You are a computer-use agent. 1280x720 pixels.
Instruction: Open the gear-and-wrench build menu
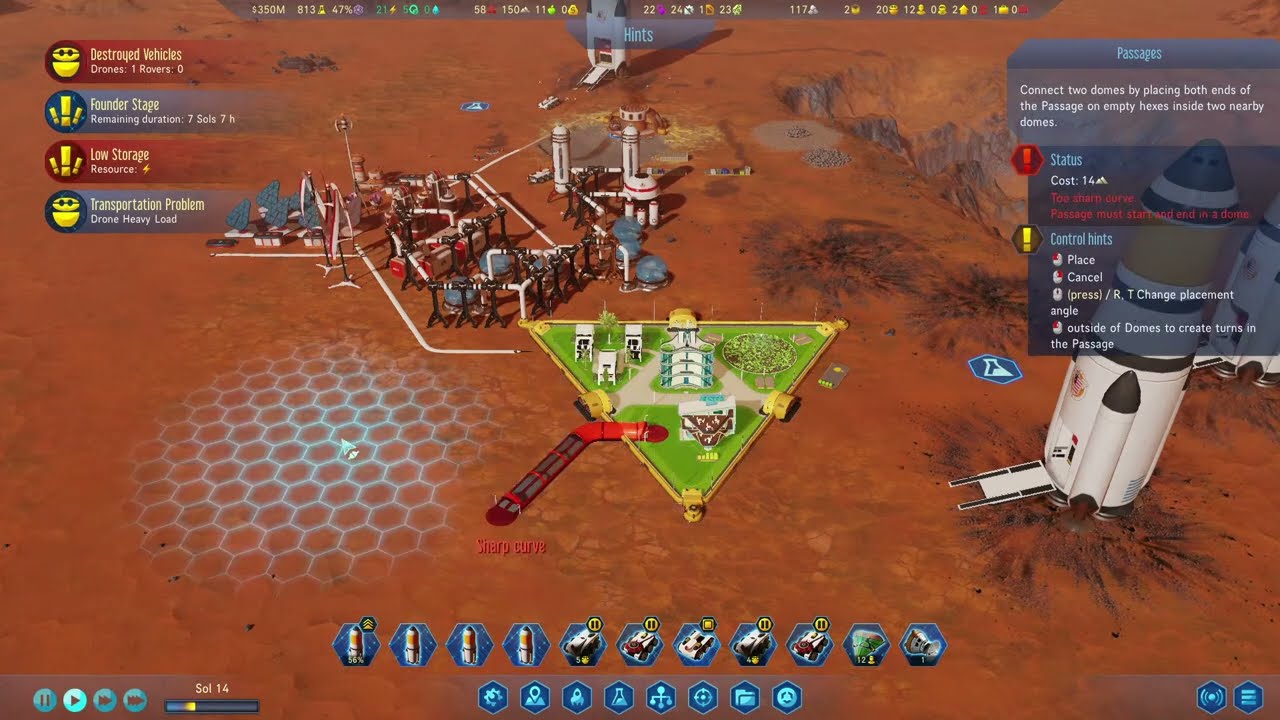493,697
